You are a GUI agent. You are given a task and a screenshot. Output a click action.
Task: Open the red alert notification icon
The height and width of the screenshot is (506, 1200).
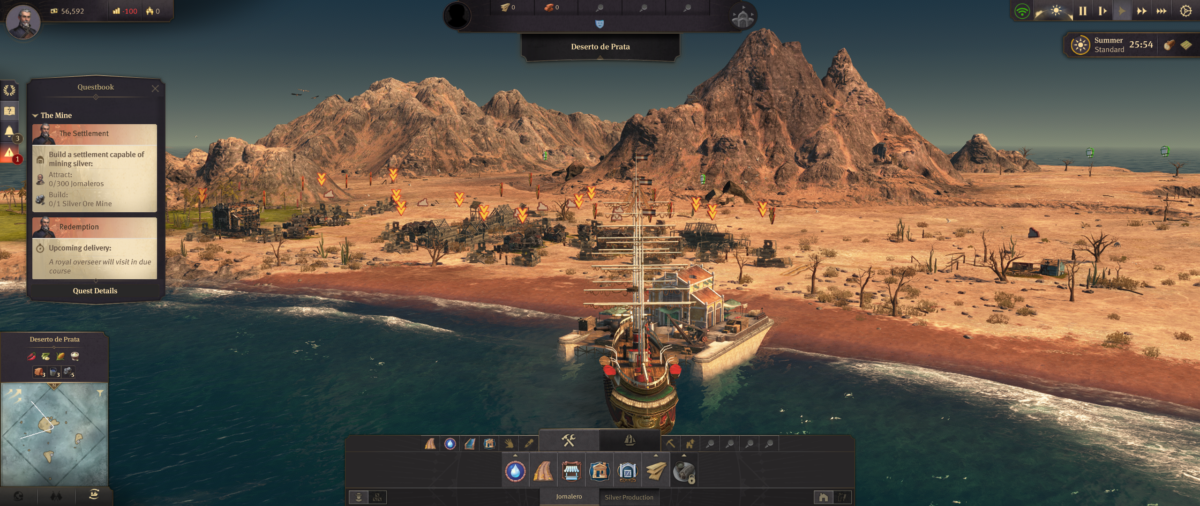tap(10, 154)
